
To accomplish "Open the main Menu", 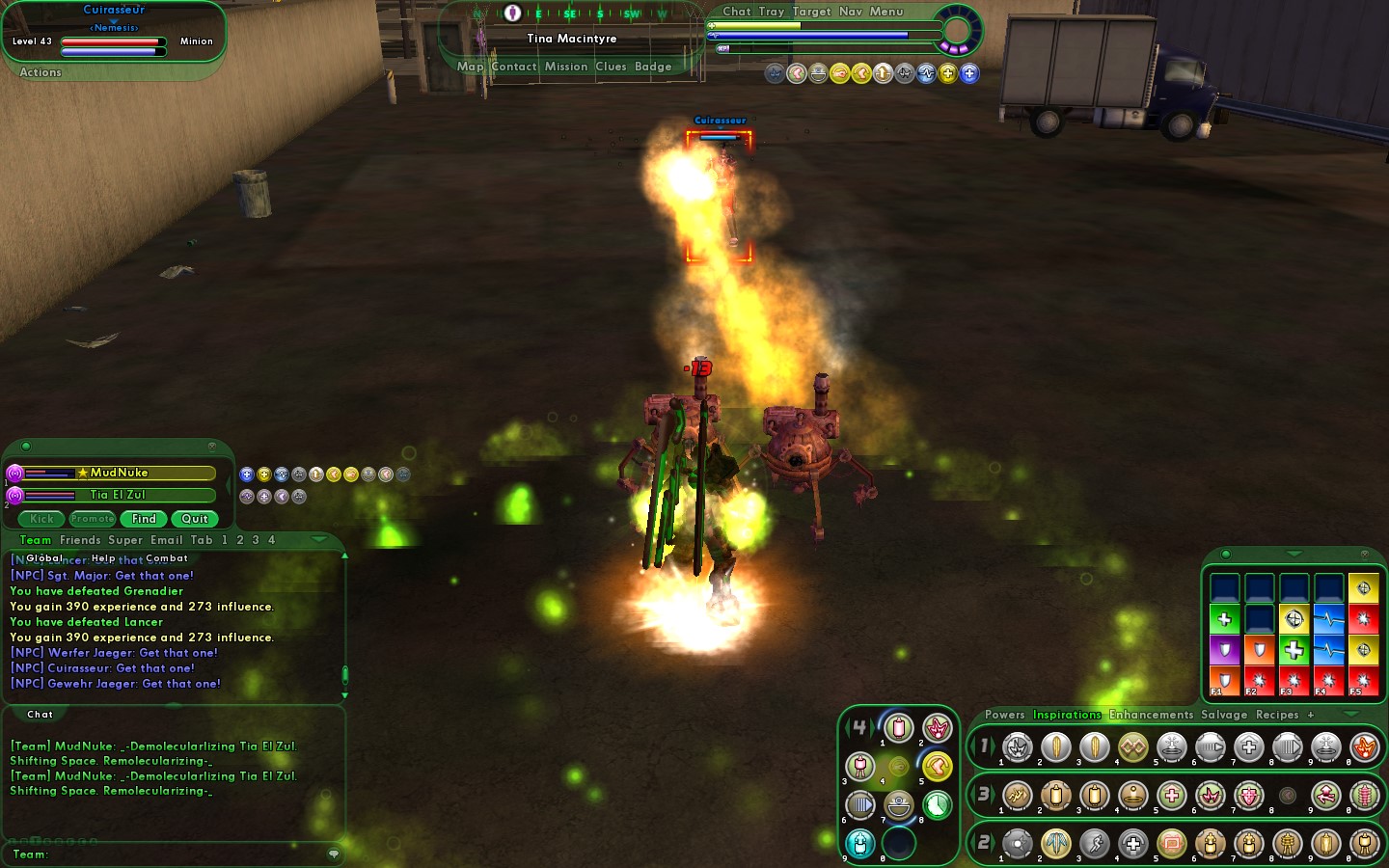I will (x=886, y=12).
